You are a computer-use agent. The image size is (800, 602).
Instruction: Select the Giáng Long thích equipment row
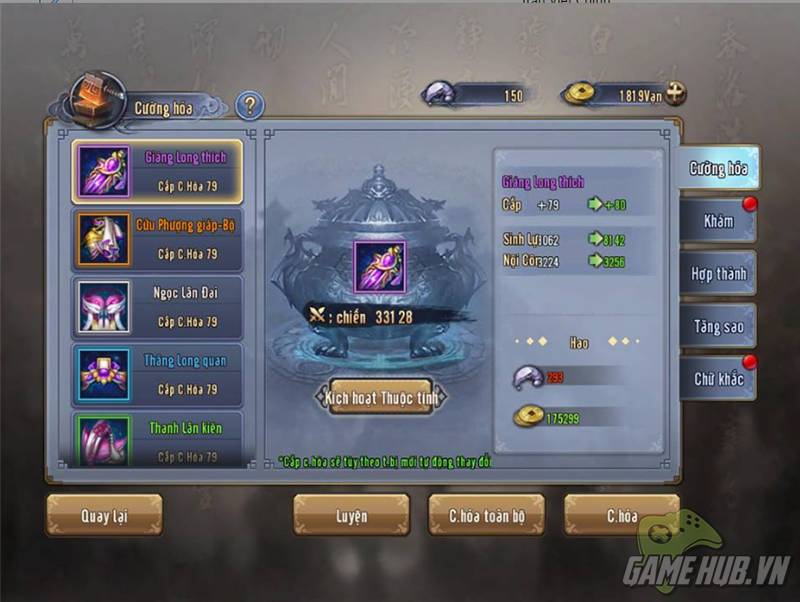[158, 171]
